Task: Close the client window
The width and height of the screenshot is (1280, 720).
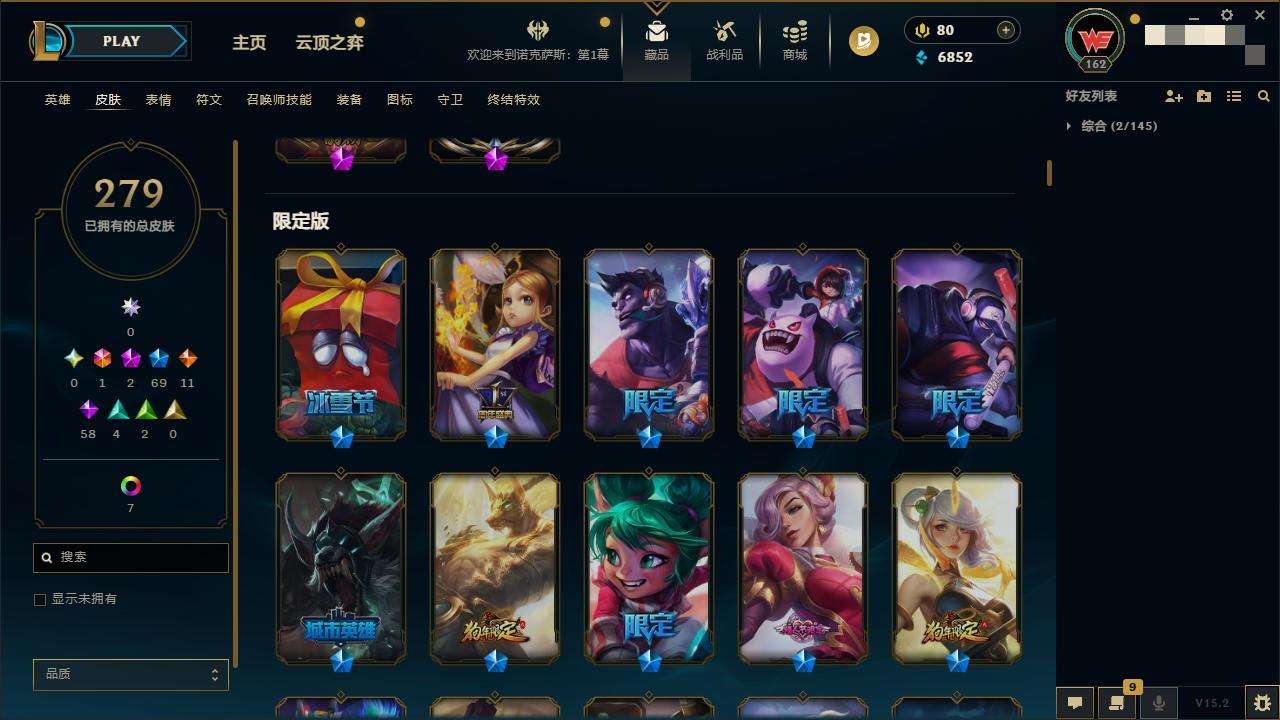Action: pyautogui.click(x=1260, y=16)
